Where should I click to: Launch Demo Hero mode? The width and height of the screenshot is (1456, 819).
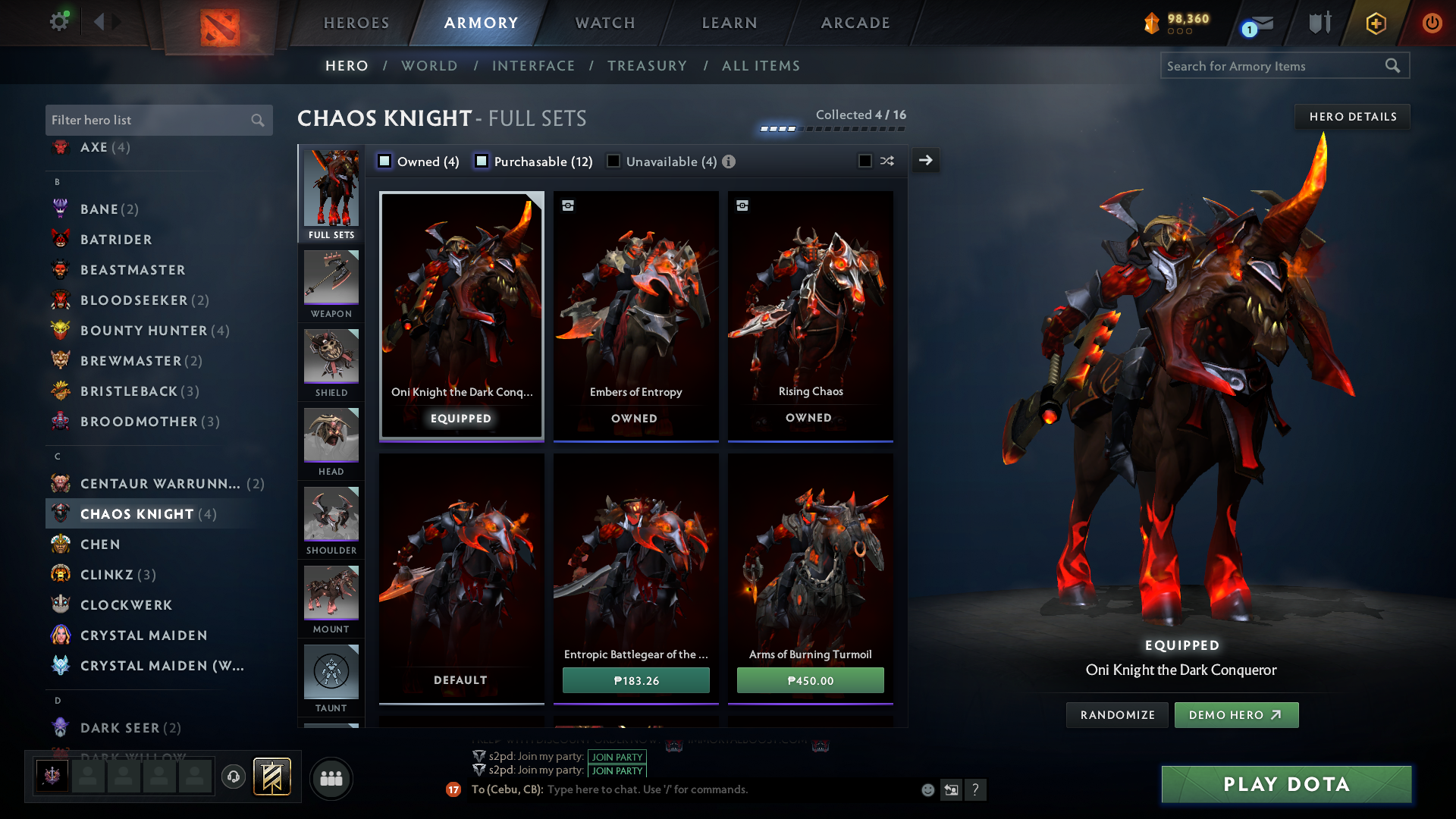[1236, 715]
